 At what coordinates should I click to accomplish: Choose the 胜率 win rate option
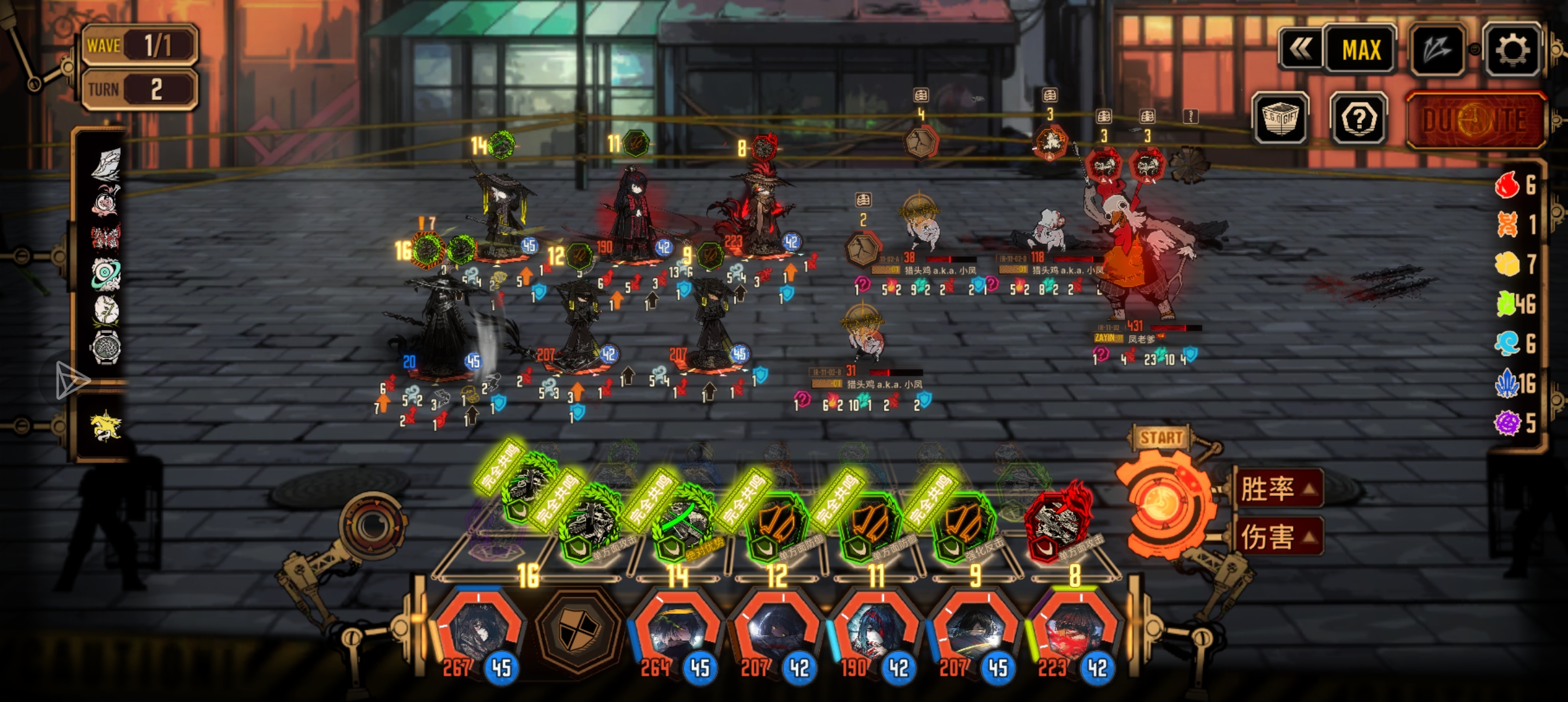pos(1279,489)
